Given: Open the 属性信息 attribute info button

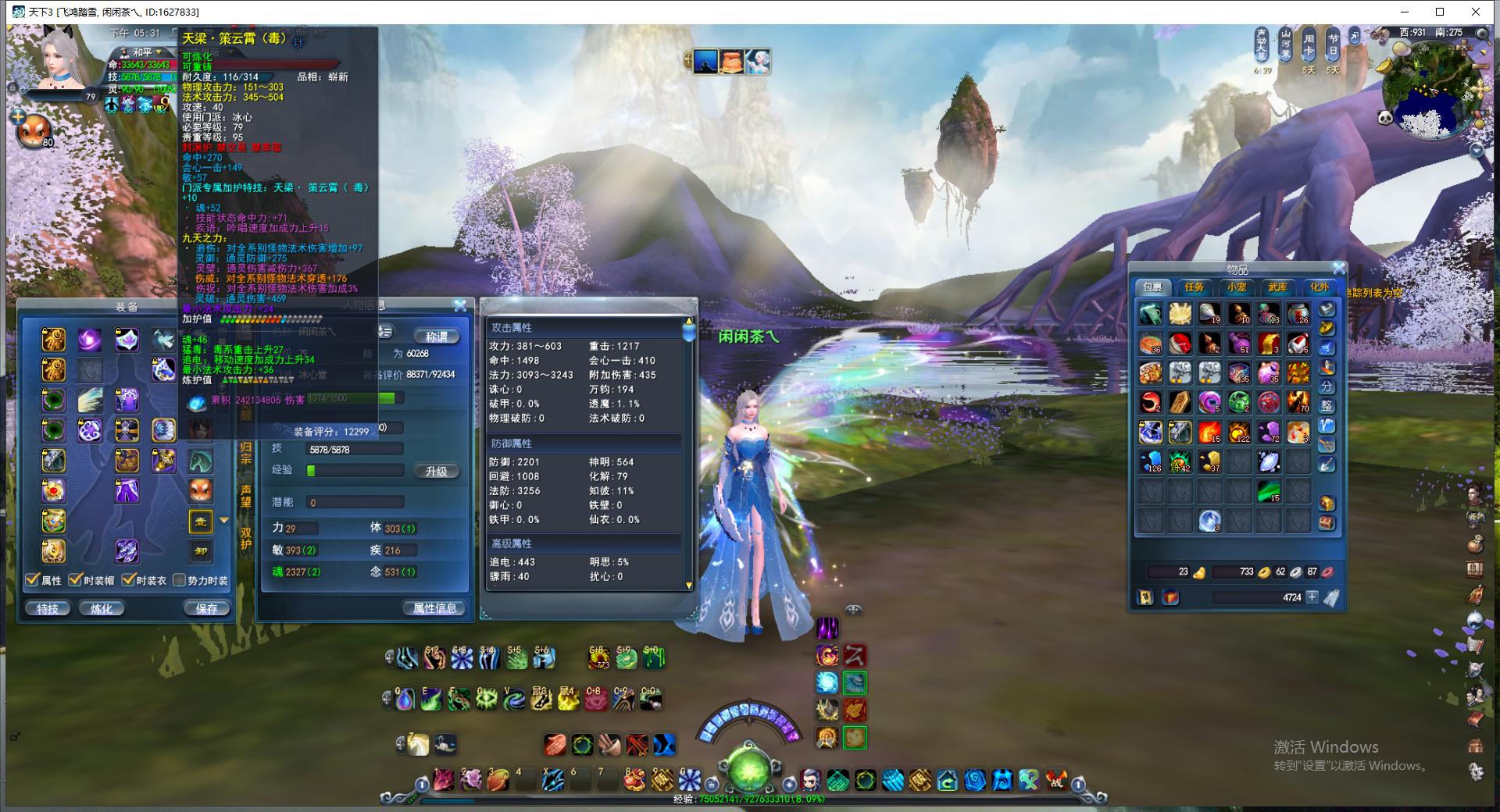Looking at the screenshot, I should pyautogui.click(x=434, y=608).
